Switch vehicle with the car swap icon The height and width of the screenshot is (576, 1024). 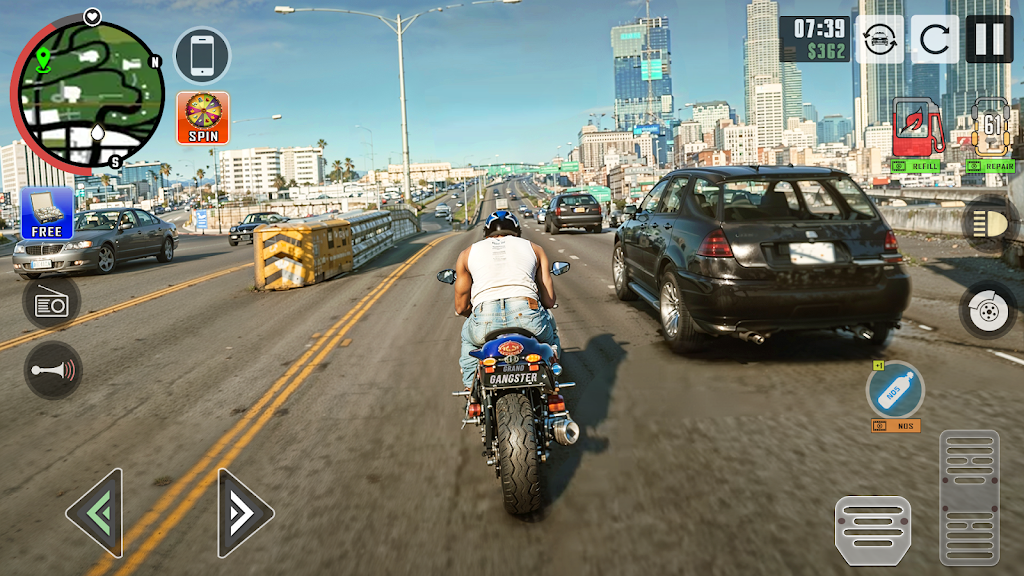pyautogui.click(x=880, y=40)
